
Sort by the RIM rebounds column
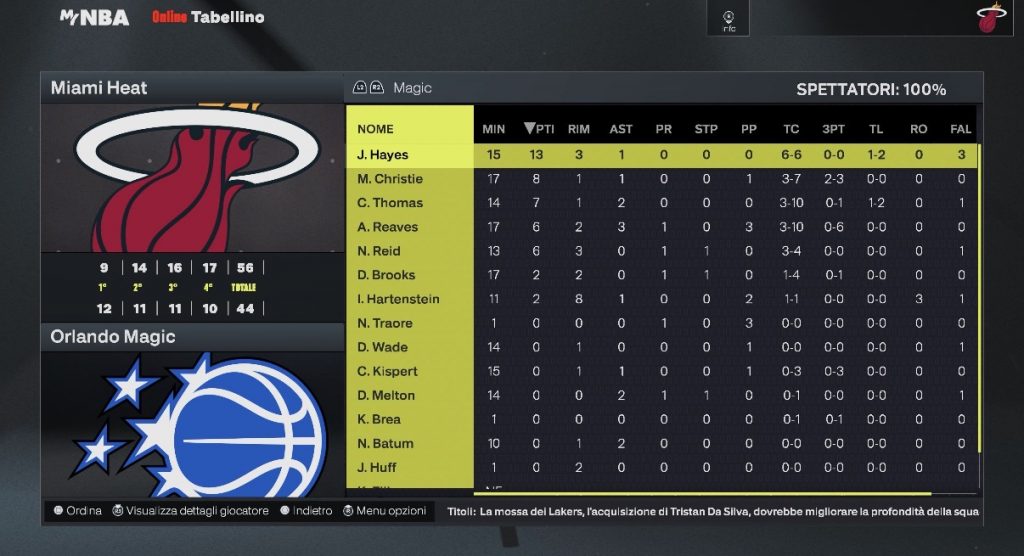point(579,129)
